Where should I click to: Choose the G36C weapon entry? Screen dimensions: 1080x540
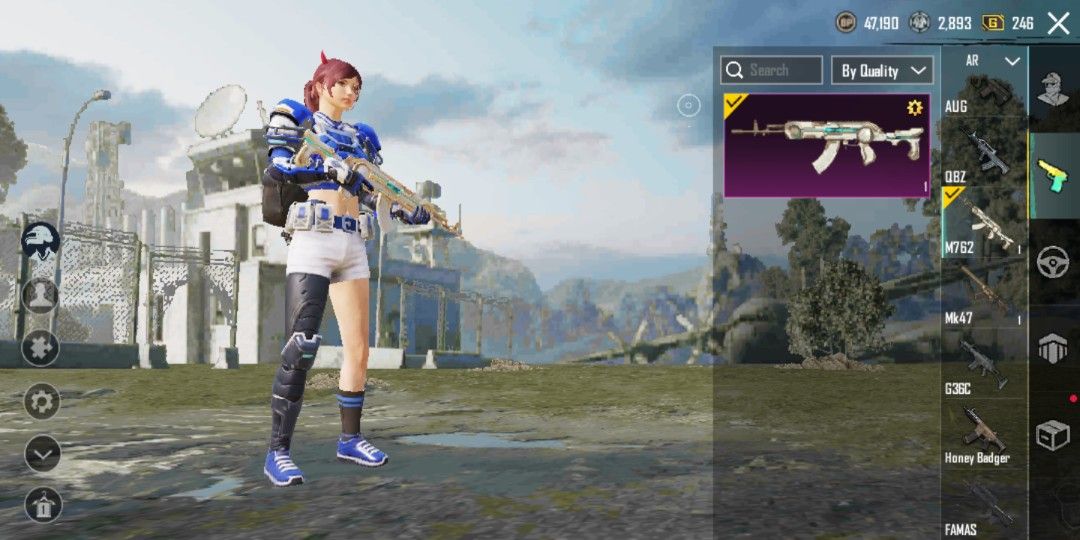tap(984, 364)
